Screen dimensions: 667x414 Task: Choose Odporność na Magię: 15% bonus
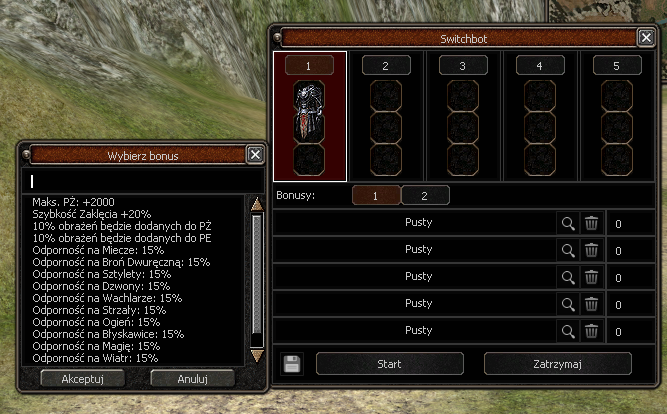(96, 346)
